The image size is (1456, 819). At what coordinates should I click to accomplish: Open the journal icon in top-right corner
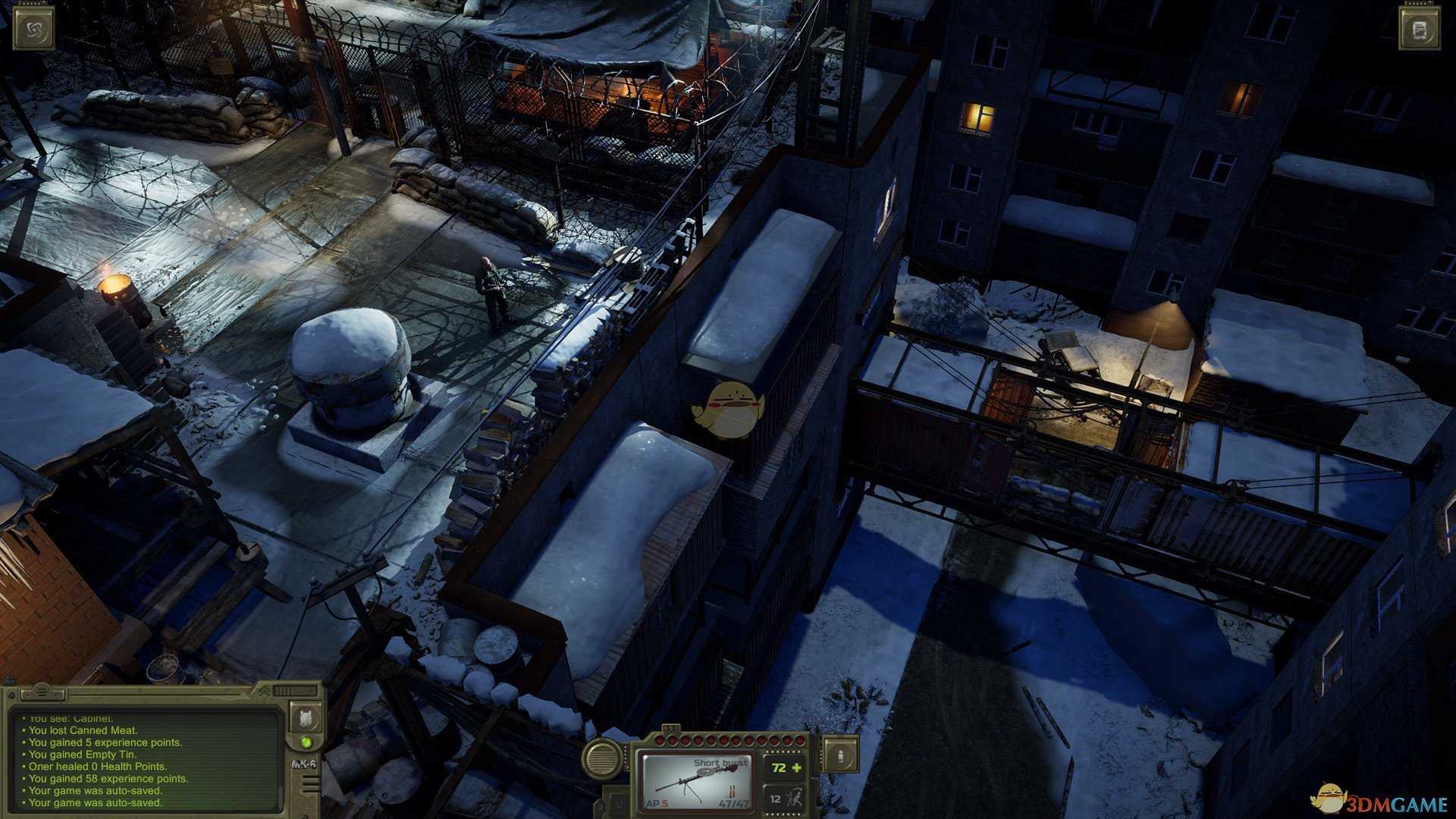[x=1420, y=30]
